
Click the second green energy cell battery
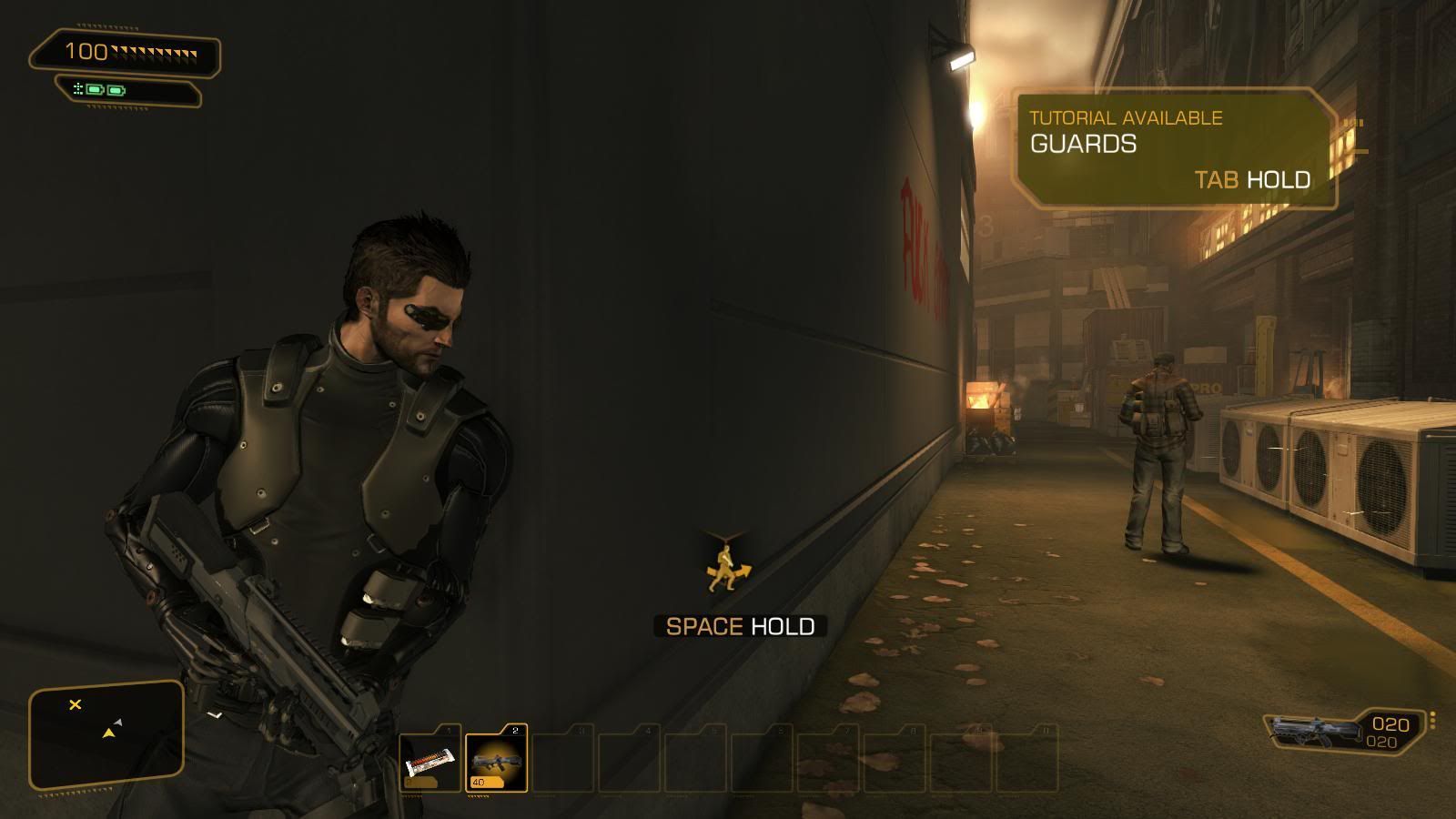tap(116, 90)
